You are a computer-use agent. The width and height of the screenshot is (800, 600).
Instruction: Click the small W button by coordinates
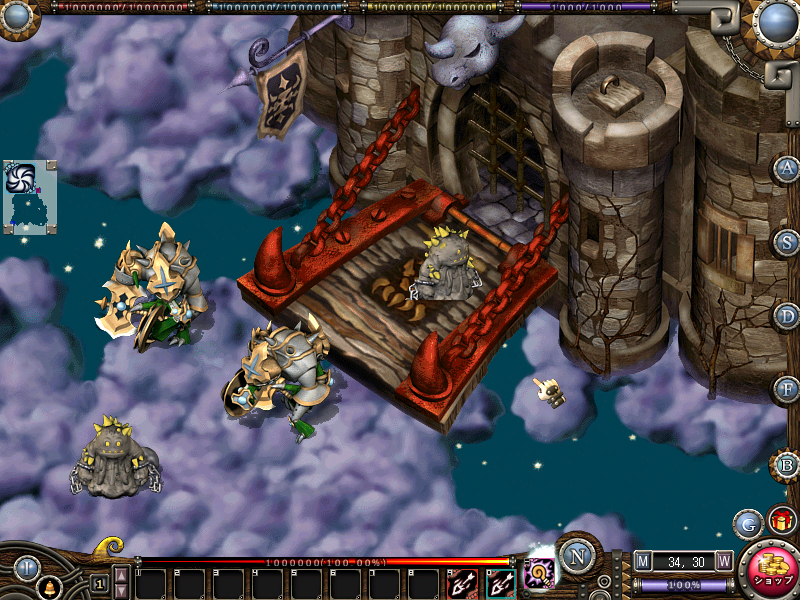click(724, 561)
